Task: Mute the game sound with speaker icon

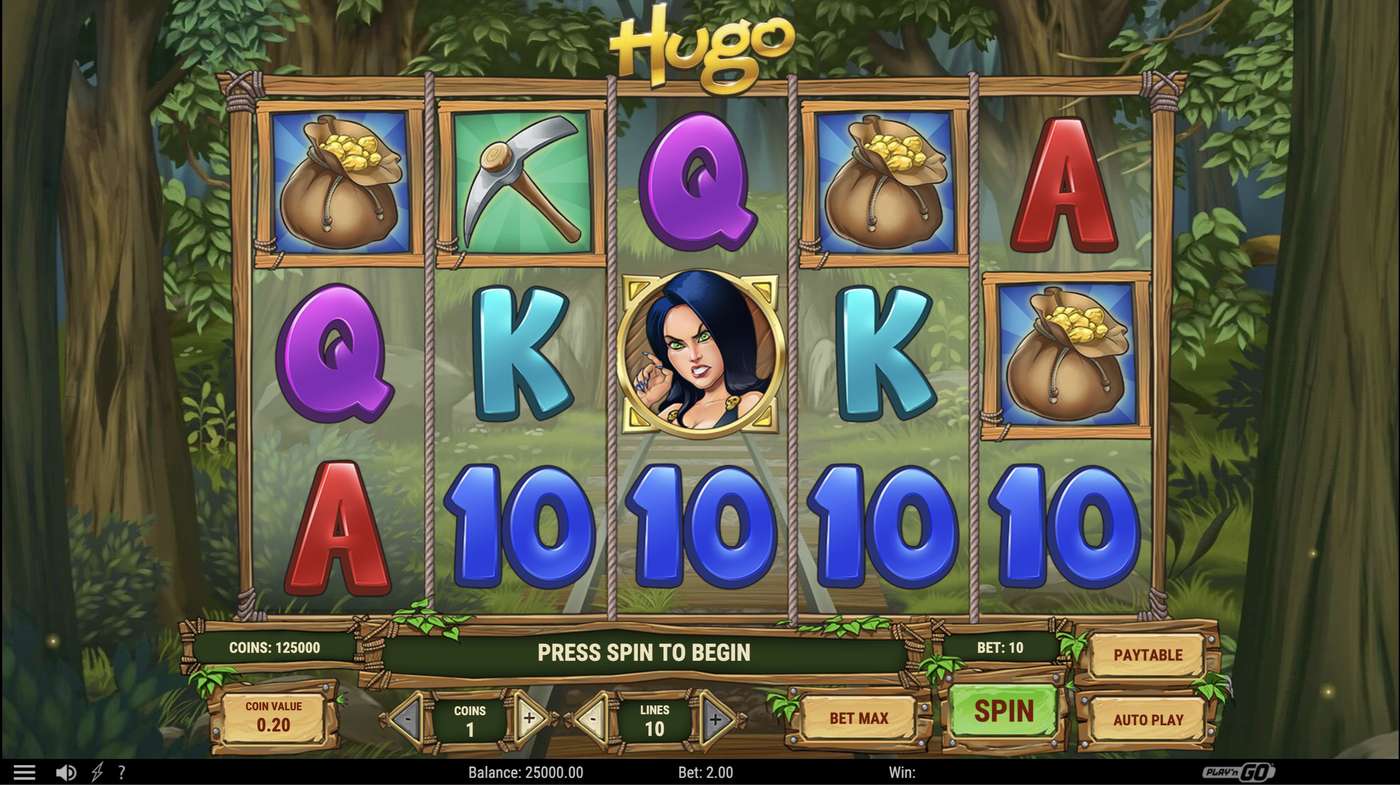Action: click(x=66, y=771)
